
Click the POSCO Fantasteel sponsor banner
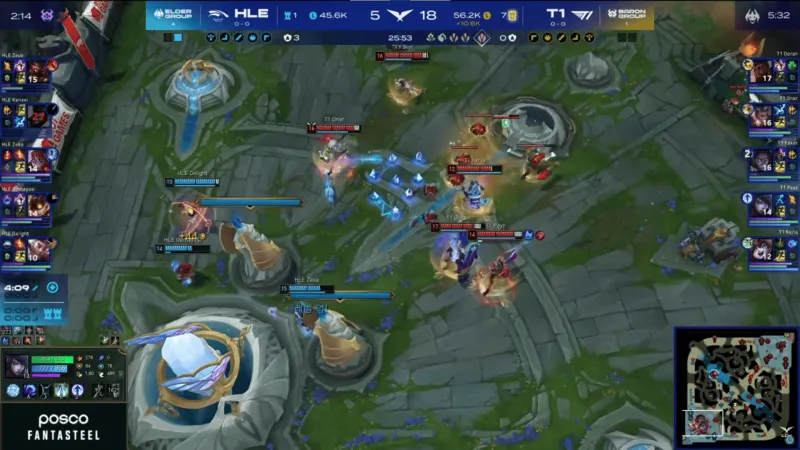pos(63,425)
